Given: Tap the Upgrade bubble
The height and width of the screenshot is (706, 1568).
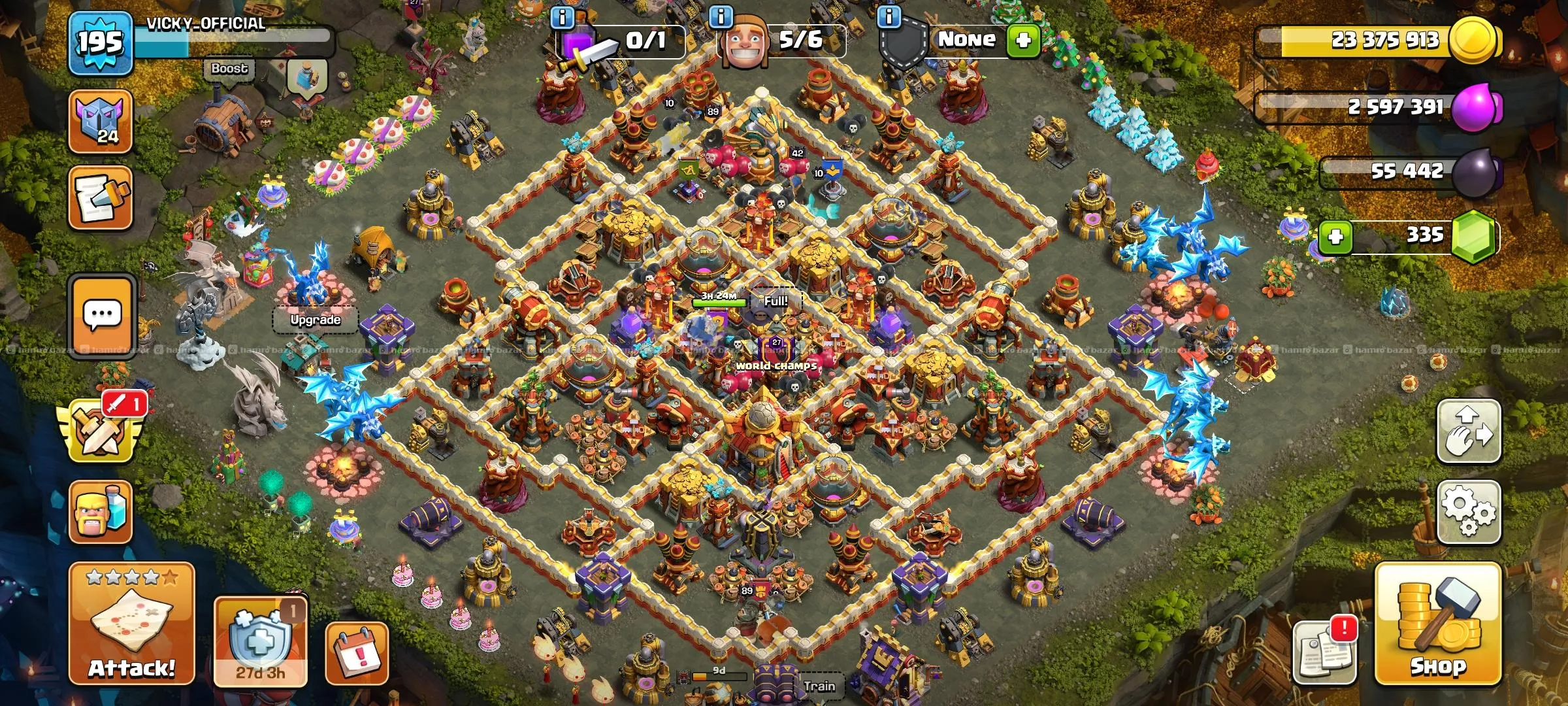Looking at the screenshot, I should point(315,320).
